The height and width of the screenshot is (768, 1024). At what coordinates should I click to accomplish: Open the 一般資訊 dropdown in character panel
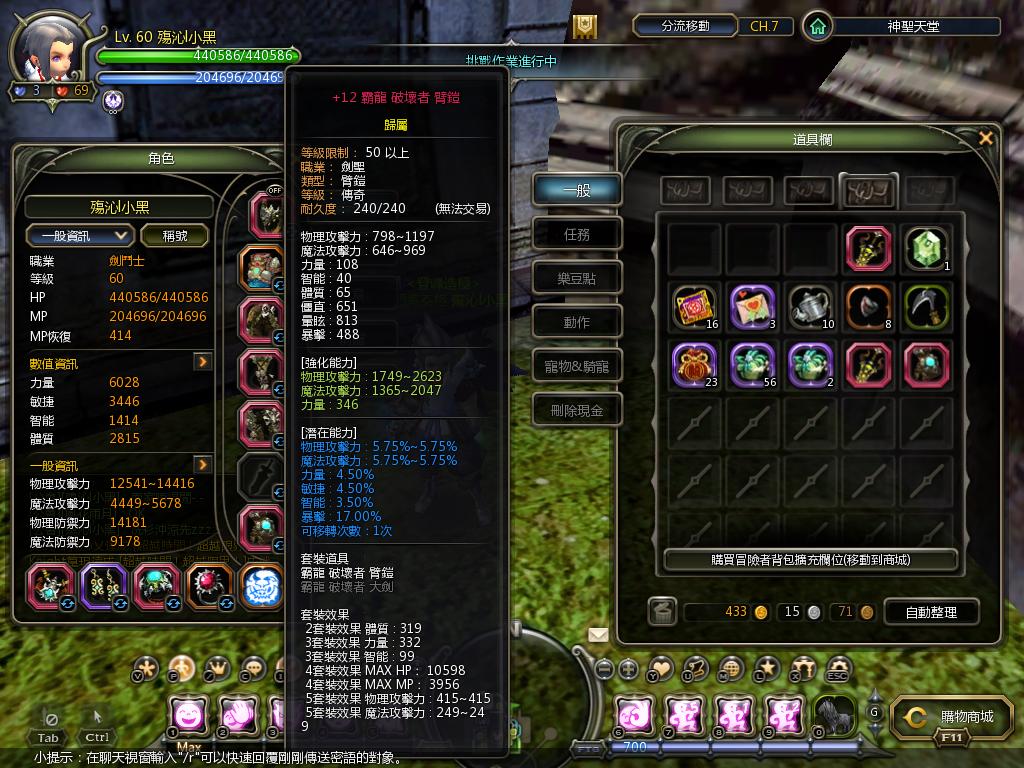(80, 236)
